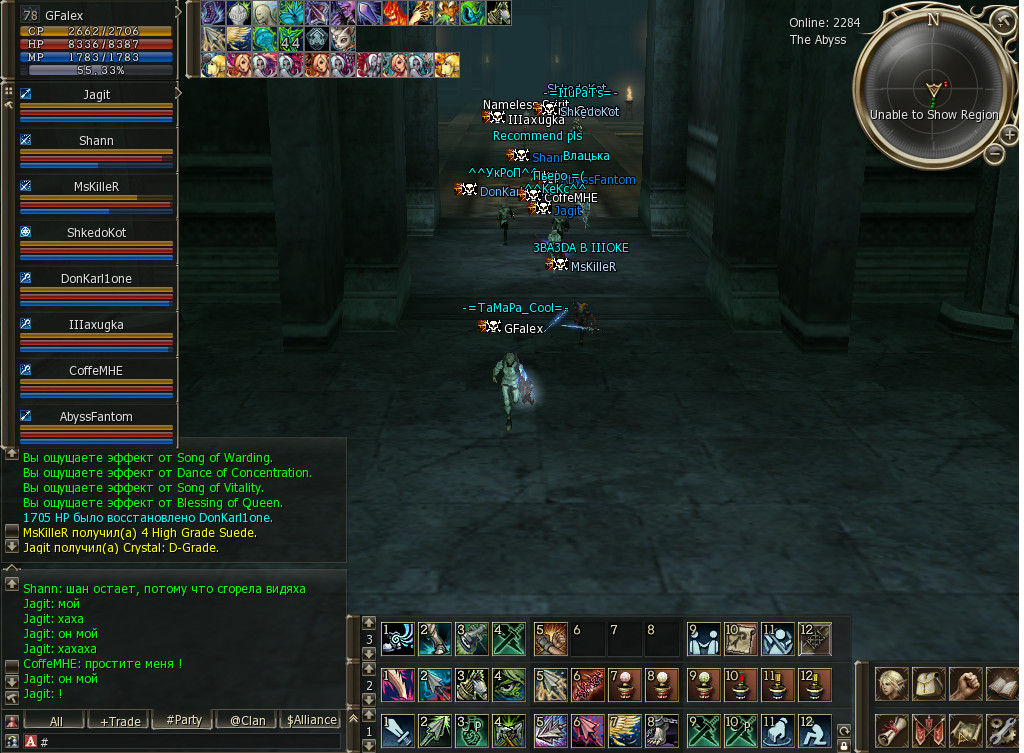Select party member Jagit
Viewport: 1024px width, 753px height.
(x=97, y=95)
